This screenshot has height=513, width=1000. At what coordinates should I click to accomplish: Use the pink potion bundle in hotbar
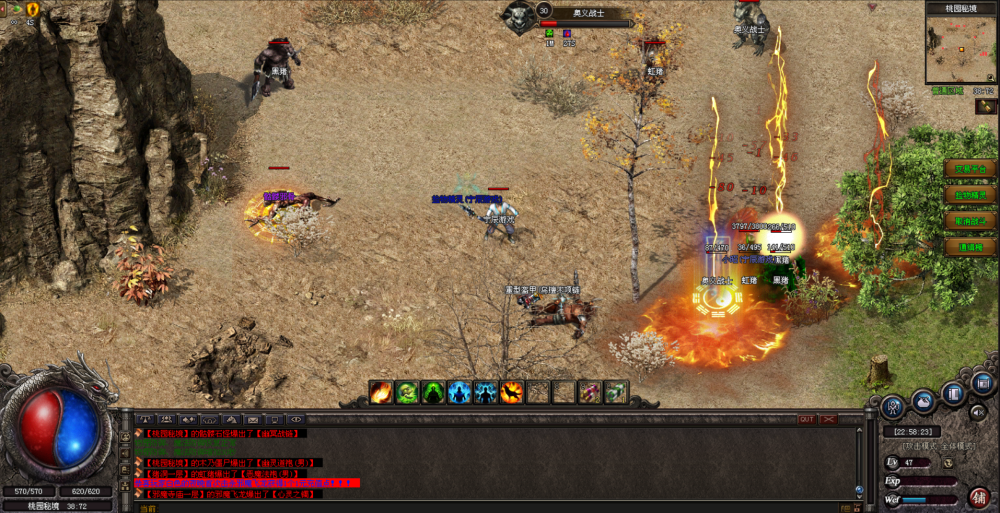pos(590,392)
